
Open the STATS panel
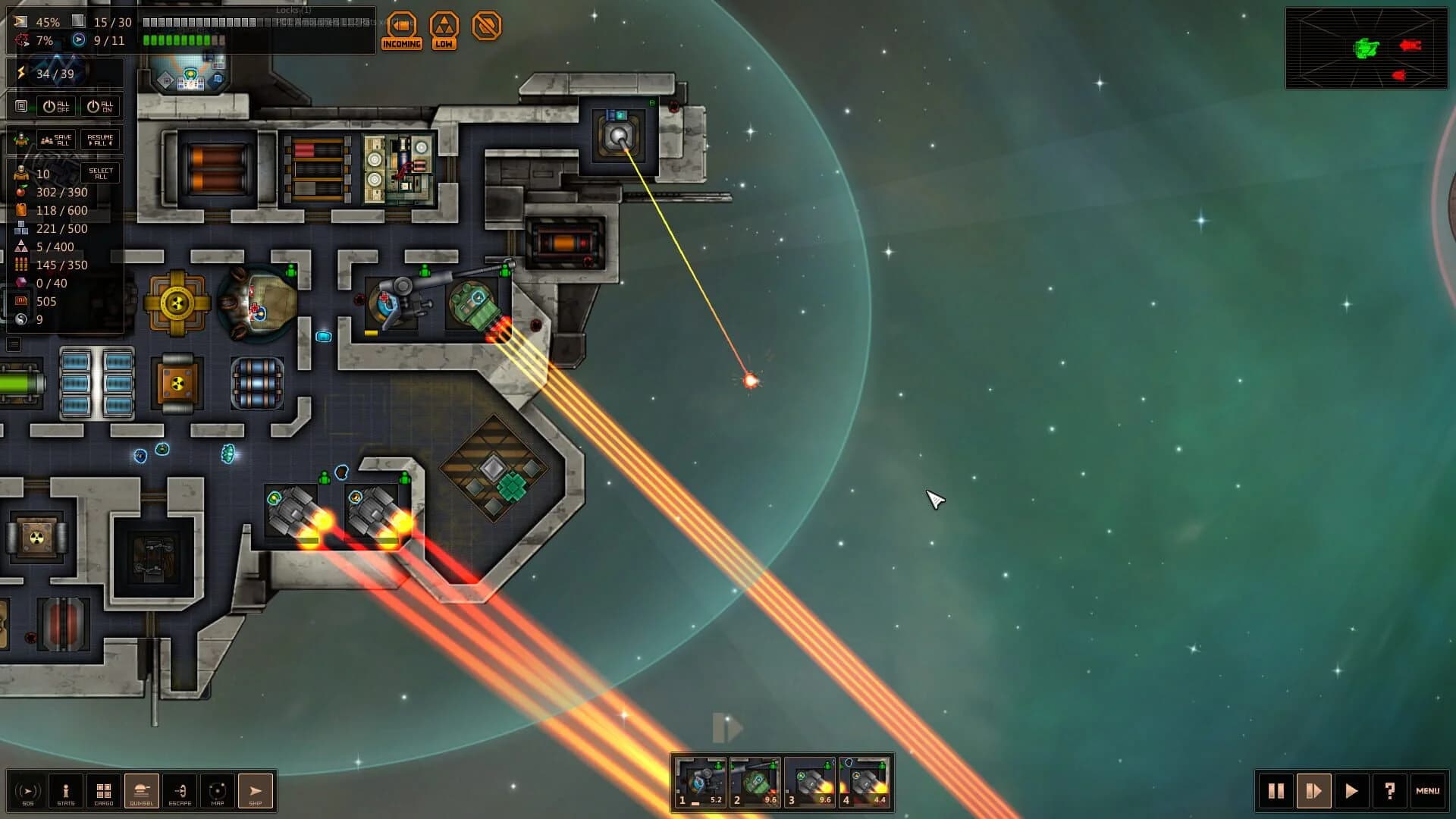point(65,791)
